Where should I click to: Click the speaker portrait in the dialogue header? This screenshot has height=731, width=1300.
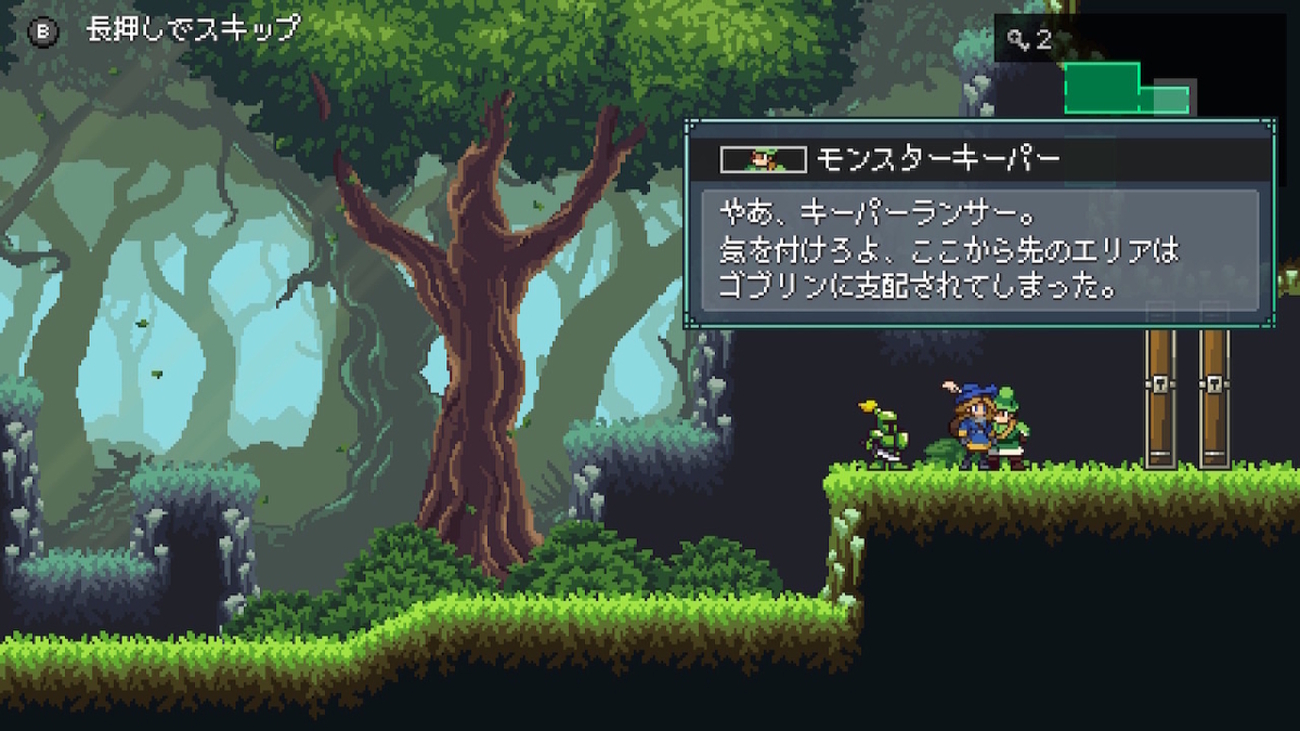(x=763, y=159)
